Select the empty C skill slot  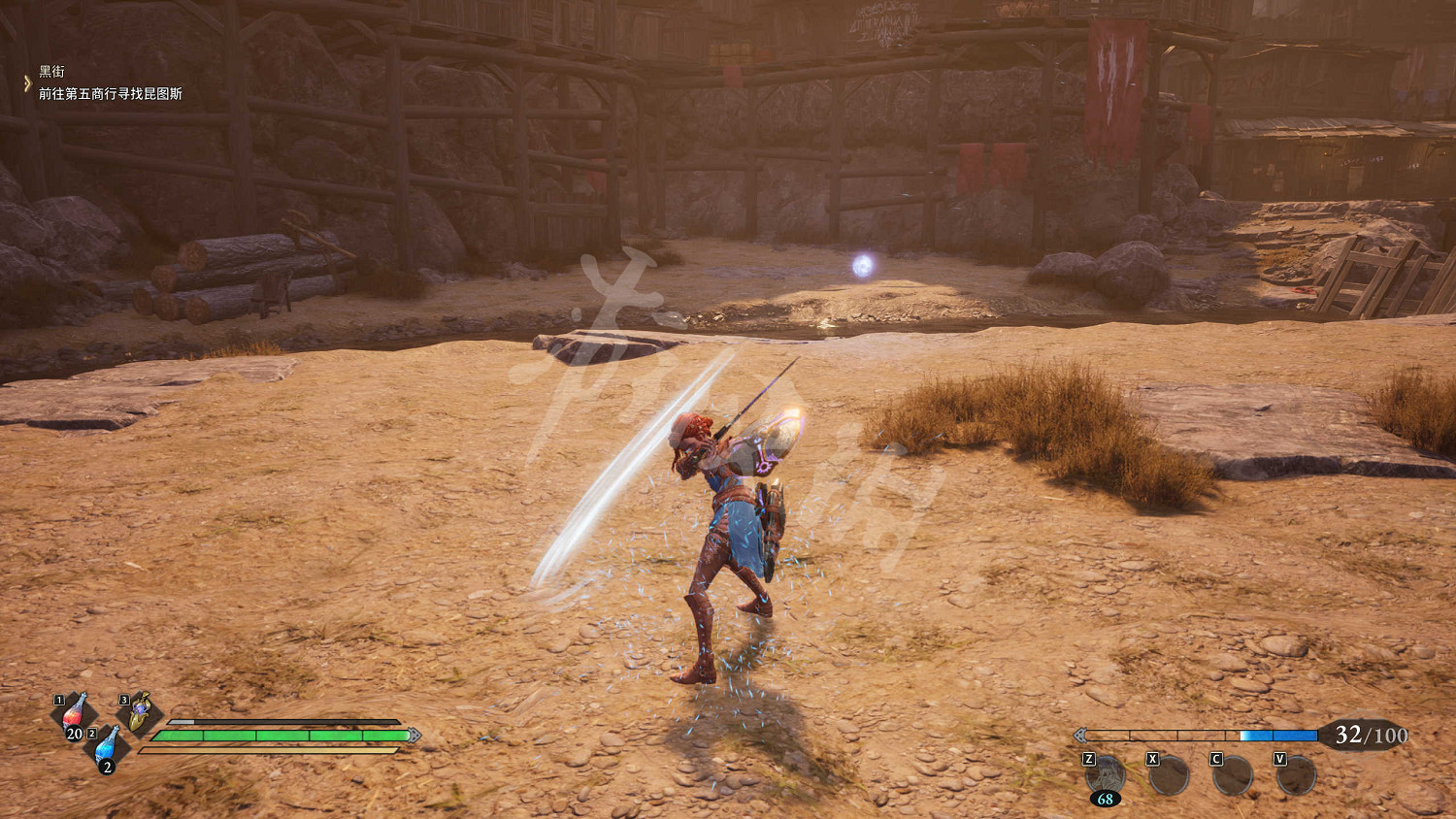[x=1233, y=775]
